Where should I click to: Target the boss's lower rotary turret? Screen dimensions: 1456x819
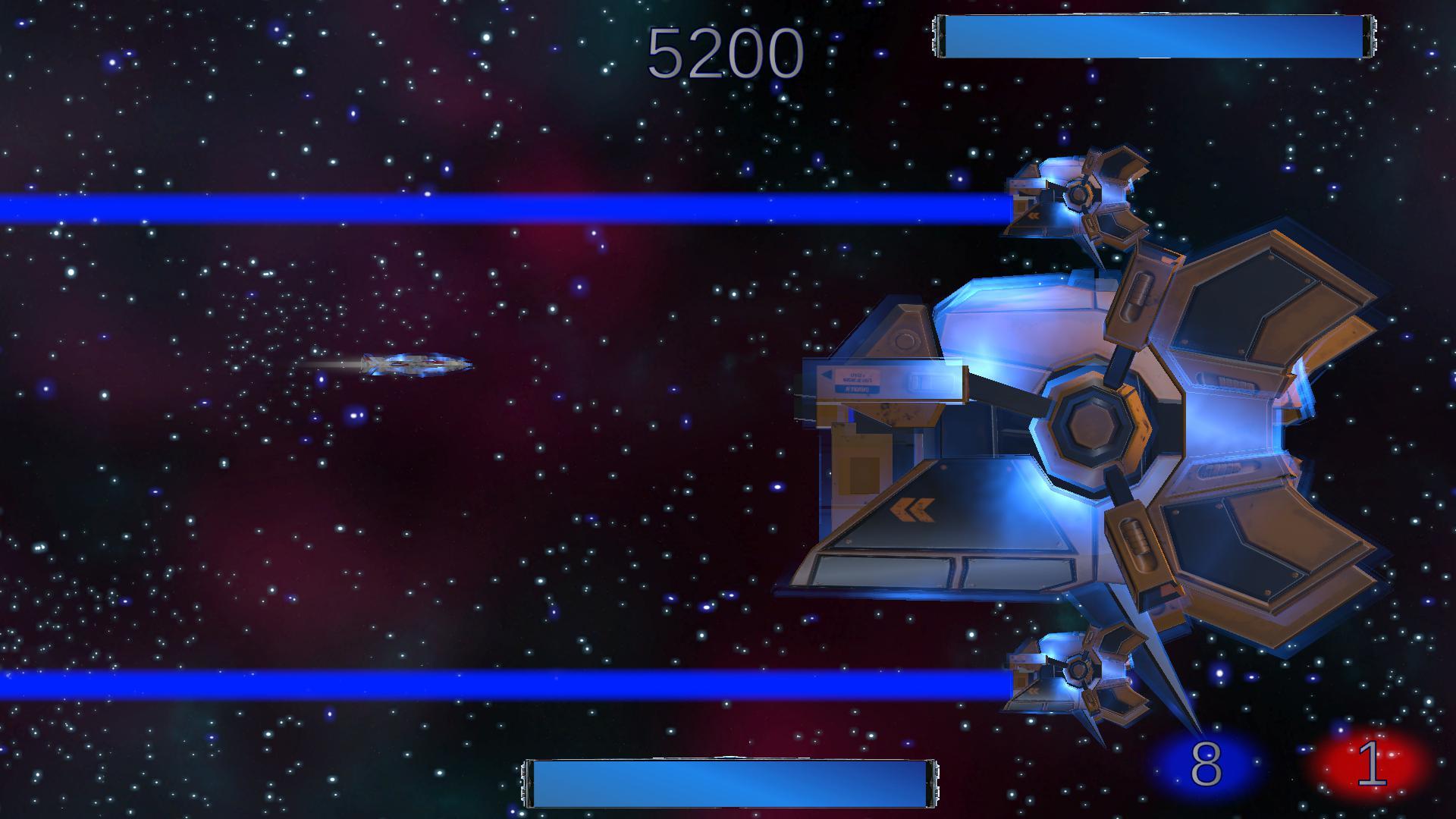(1077, 671)
